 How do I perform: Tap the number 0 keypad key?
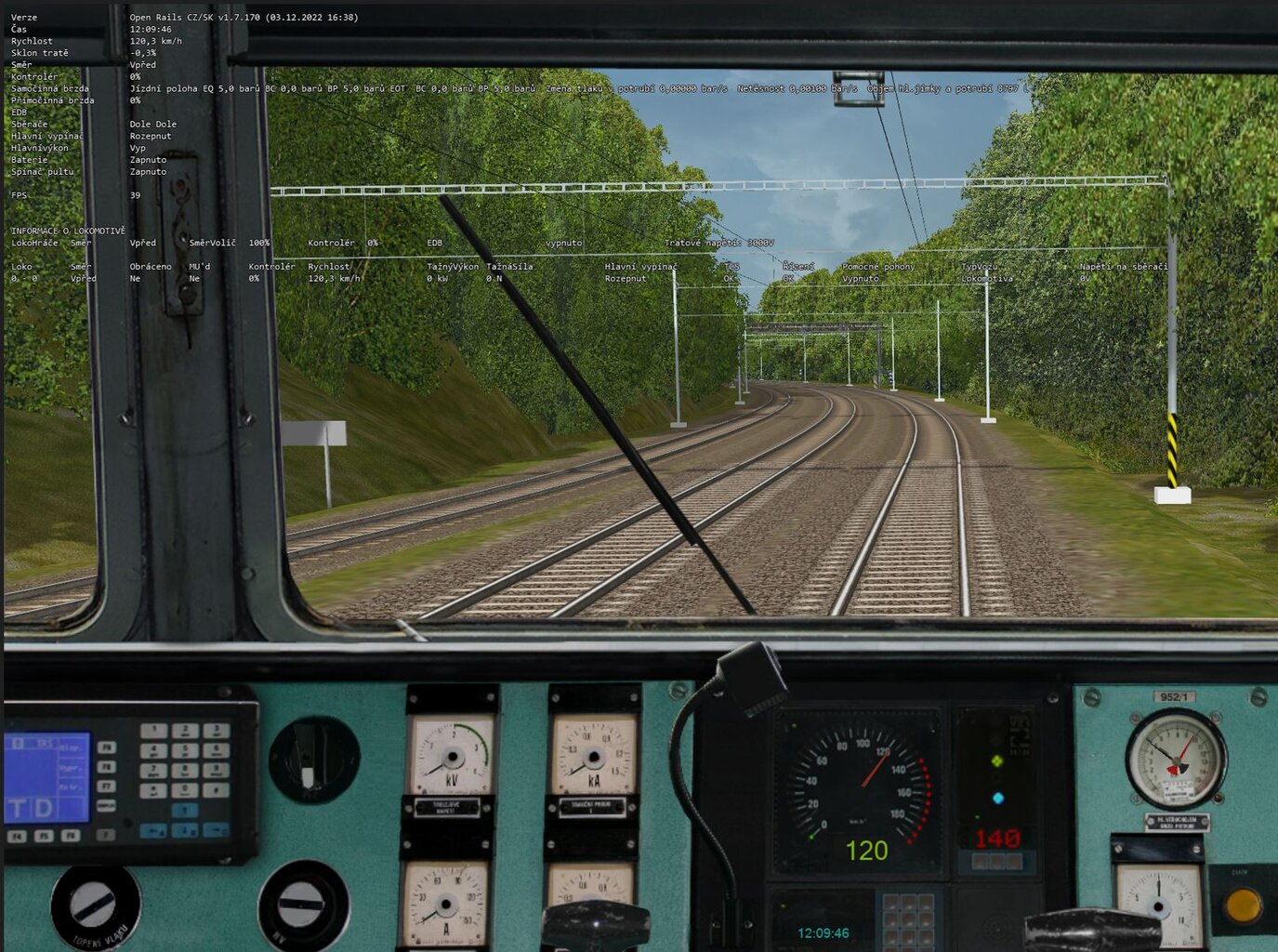(185, 790)
